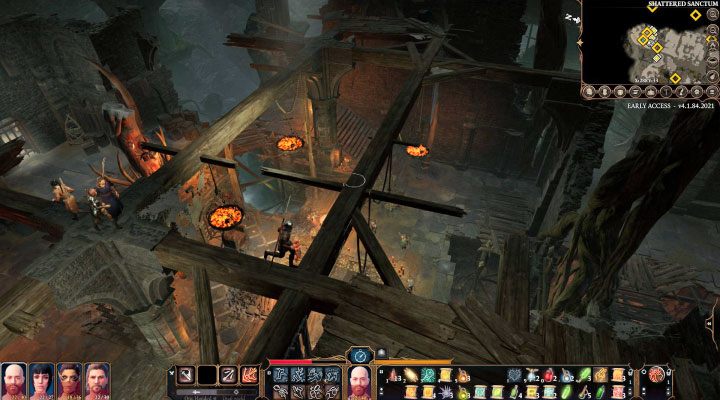720x400 pixels.
Task: Click the round end-turn compass button
Action: click(360, 355)
